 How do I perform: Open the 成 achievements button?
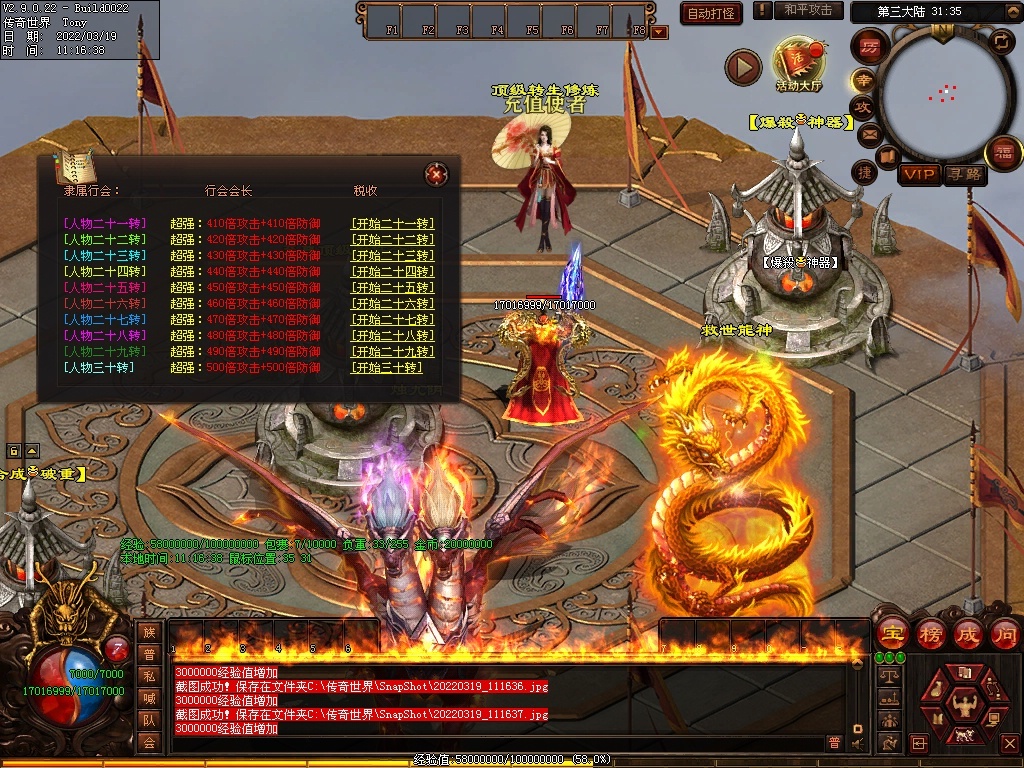click(x=967, y=633)
